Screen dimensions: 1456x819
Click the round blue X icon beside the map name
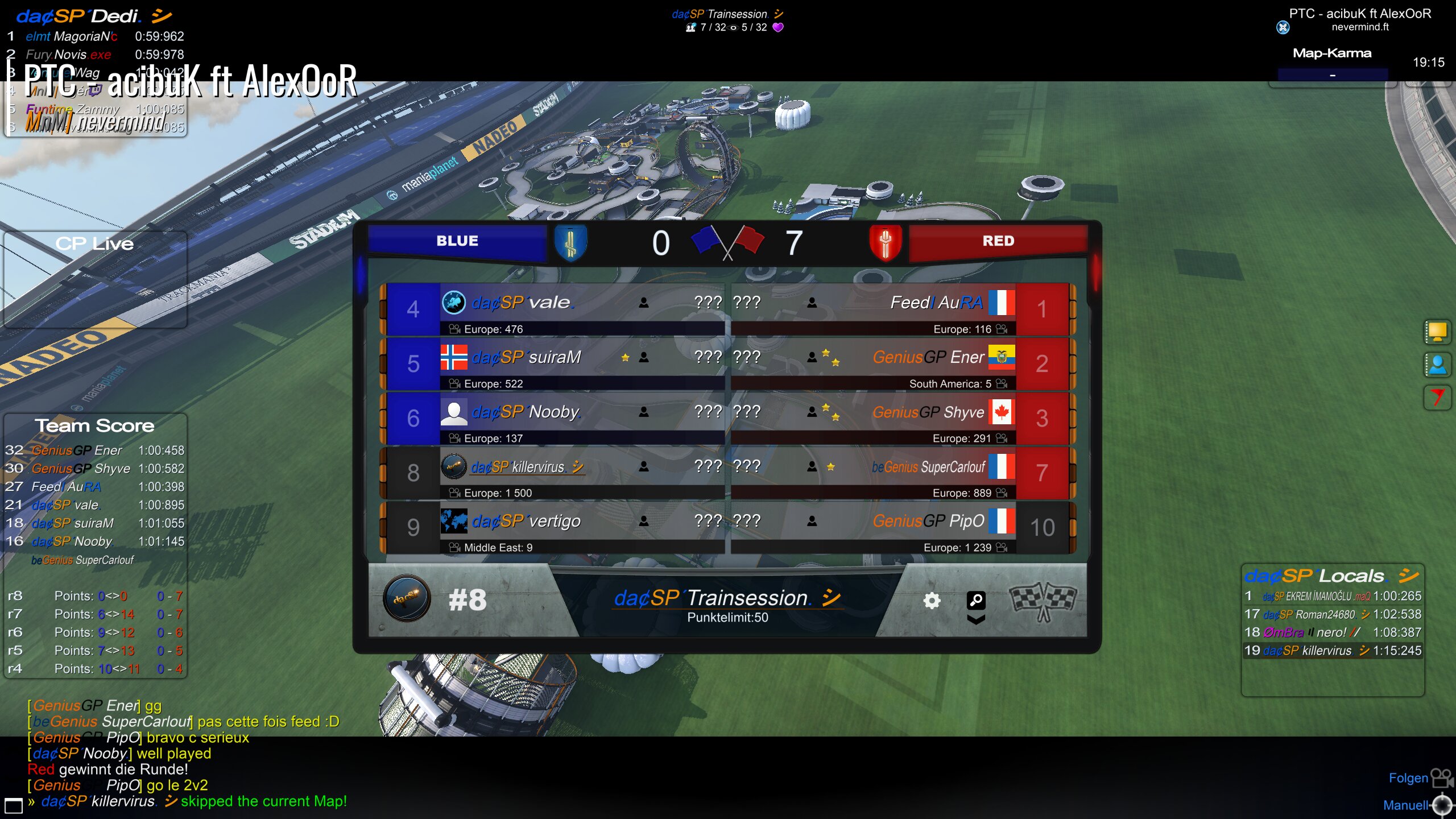tap(1283, 27)
